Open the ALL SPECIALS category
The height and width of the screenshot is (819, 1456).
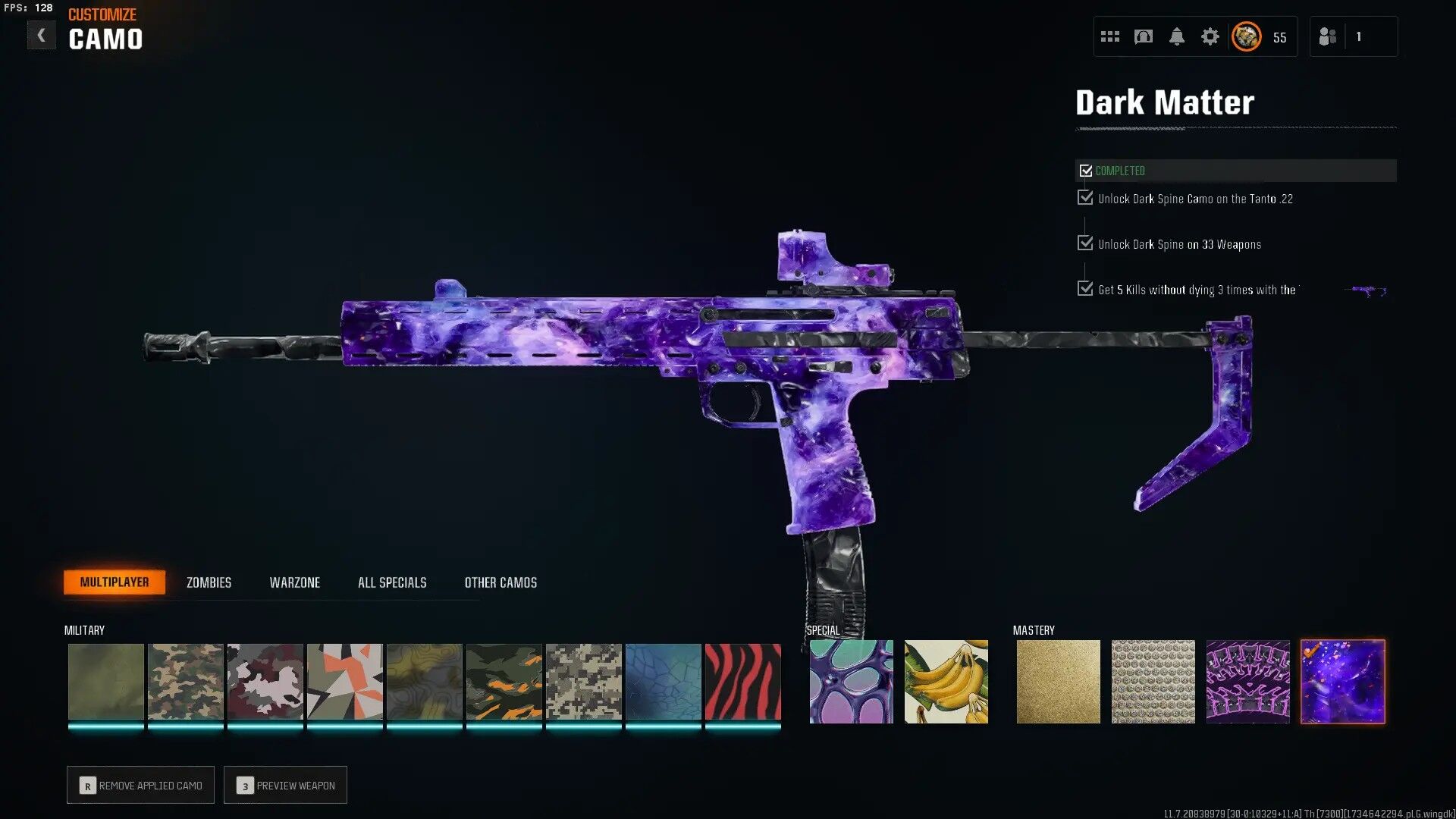(x=392, y=582)
